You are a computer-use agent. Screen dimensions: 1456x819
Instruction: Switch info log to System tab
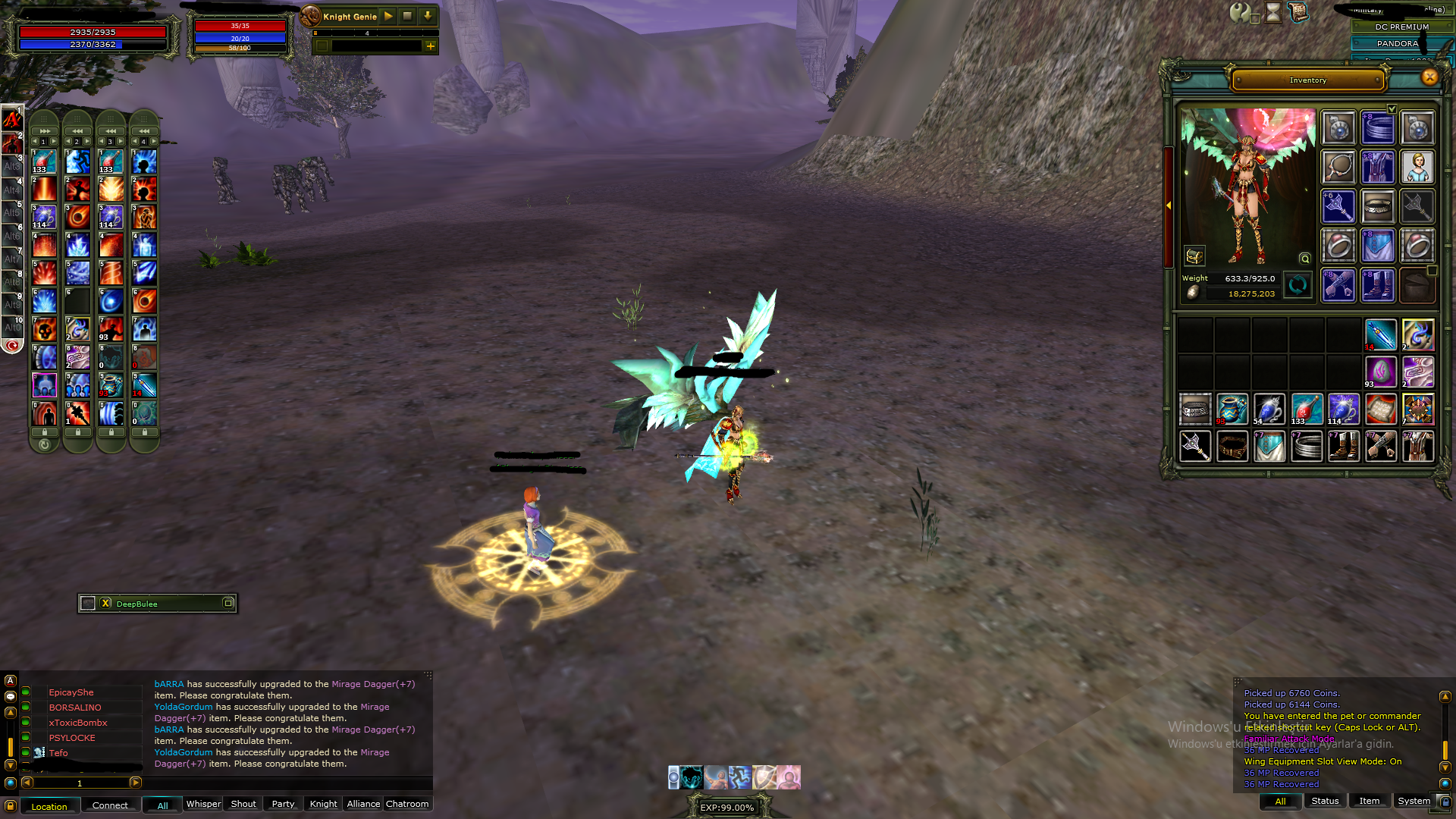1414,801
